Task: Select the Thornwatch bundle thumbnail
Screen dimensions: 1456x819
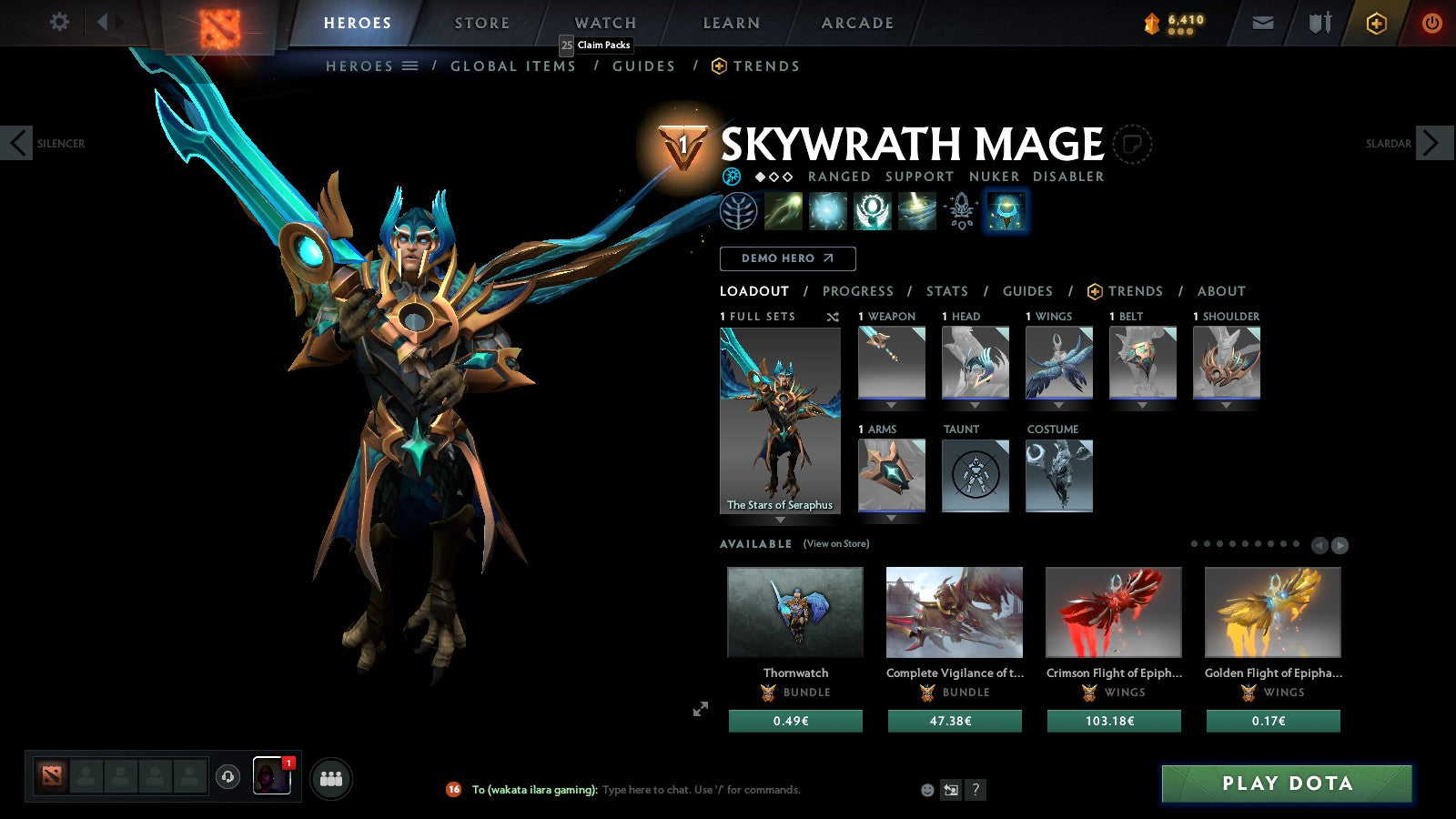Action: tap(794, 612)
